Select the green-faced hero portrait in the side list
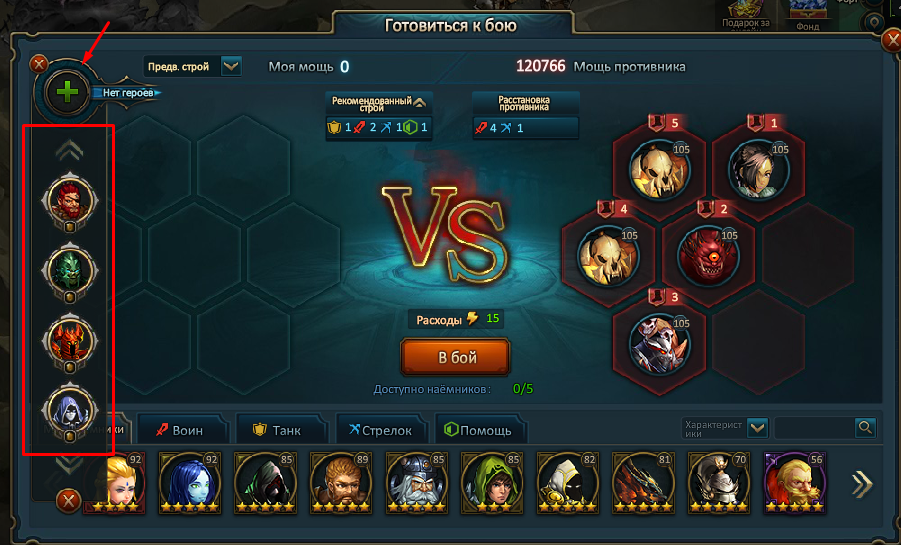 coord(71,269)
